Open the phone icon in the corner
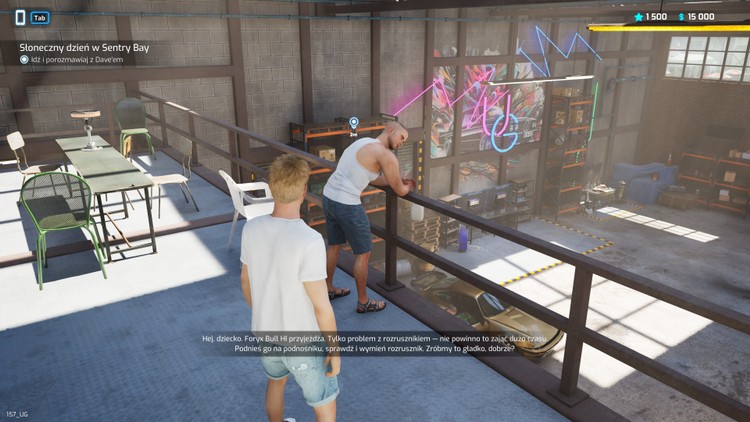This screenshot has height=422, width=750. point(19,17)
